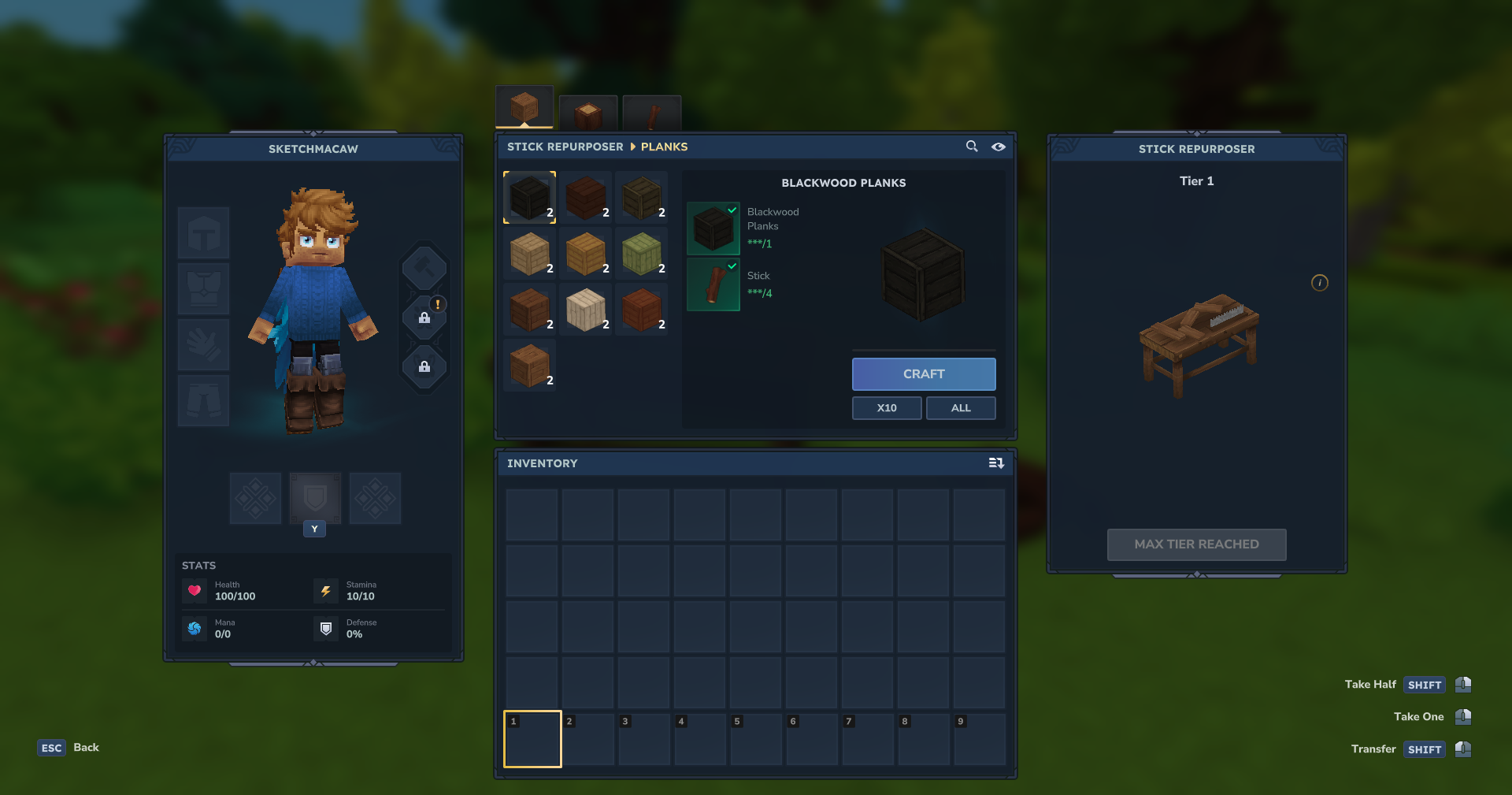
Task: Select hotbar slot 1
Action: pos(532,739)
